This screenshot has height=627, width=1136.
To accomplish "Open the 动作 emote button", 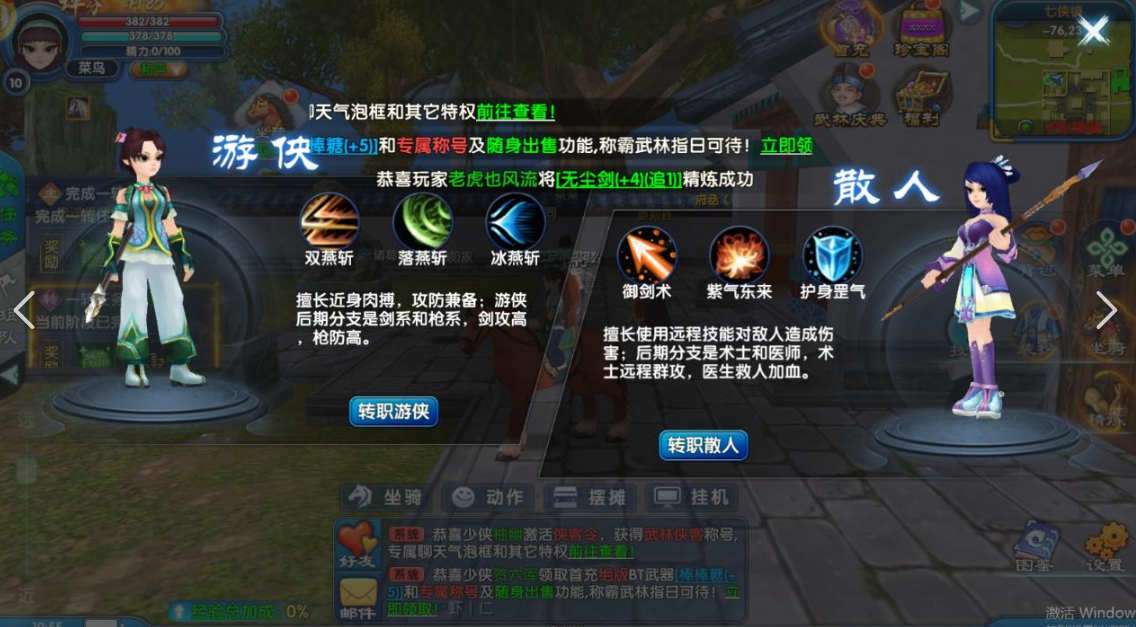I will pyautogui.click(x=488, y=497).
